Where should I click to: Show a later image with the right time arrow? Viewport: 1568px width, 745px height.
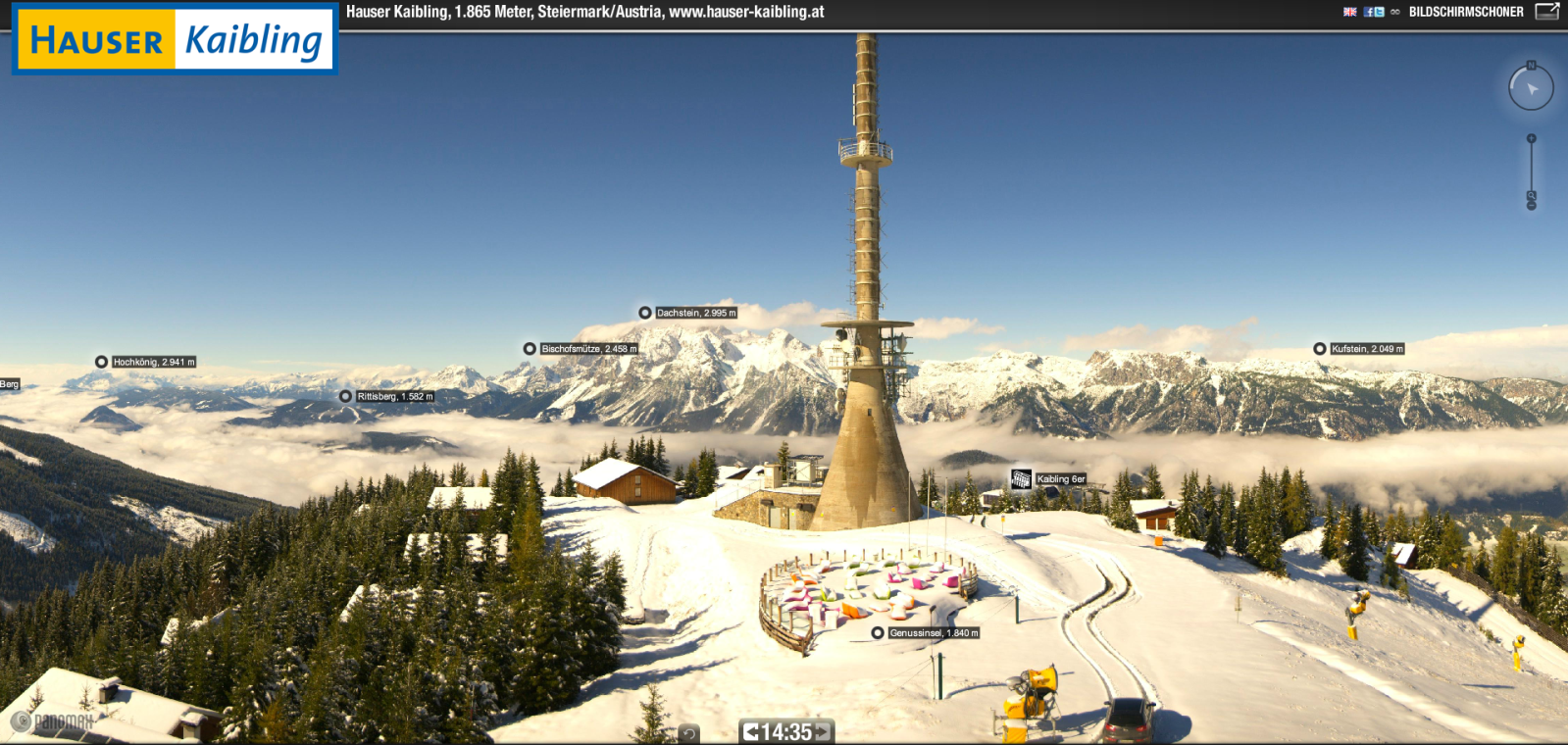tap(823, 729)
